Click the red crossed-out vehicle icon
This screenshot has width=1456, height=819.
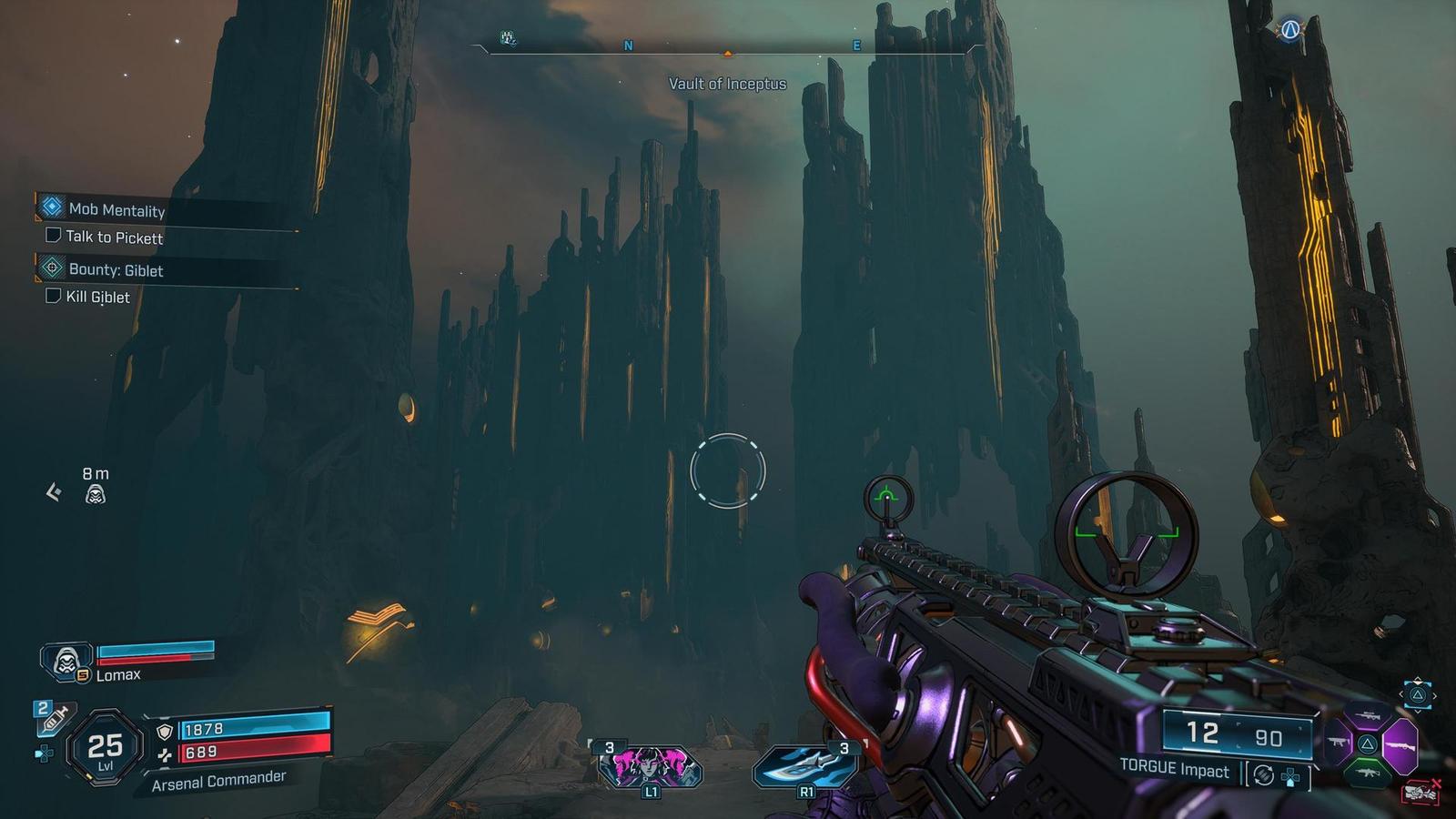point(1420,793)
